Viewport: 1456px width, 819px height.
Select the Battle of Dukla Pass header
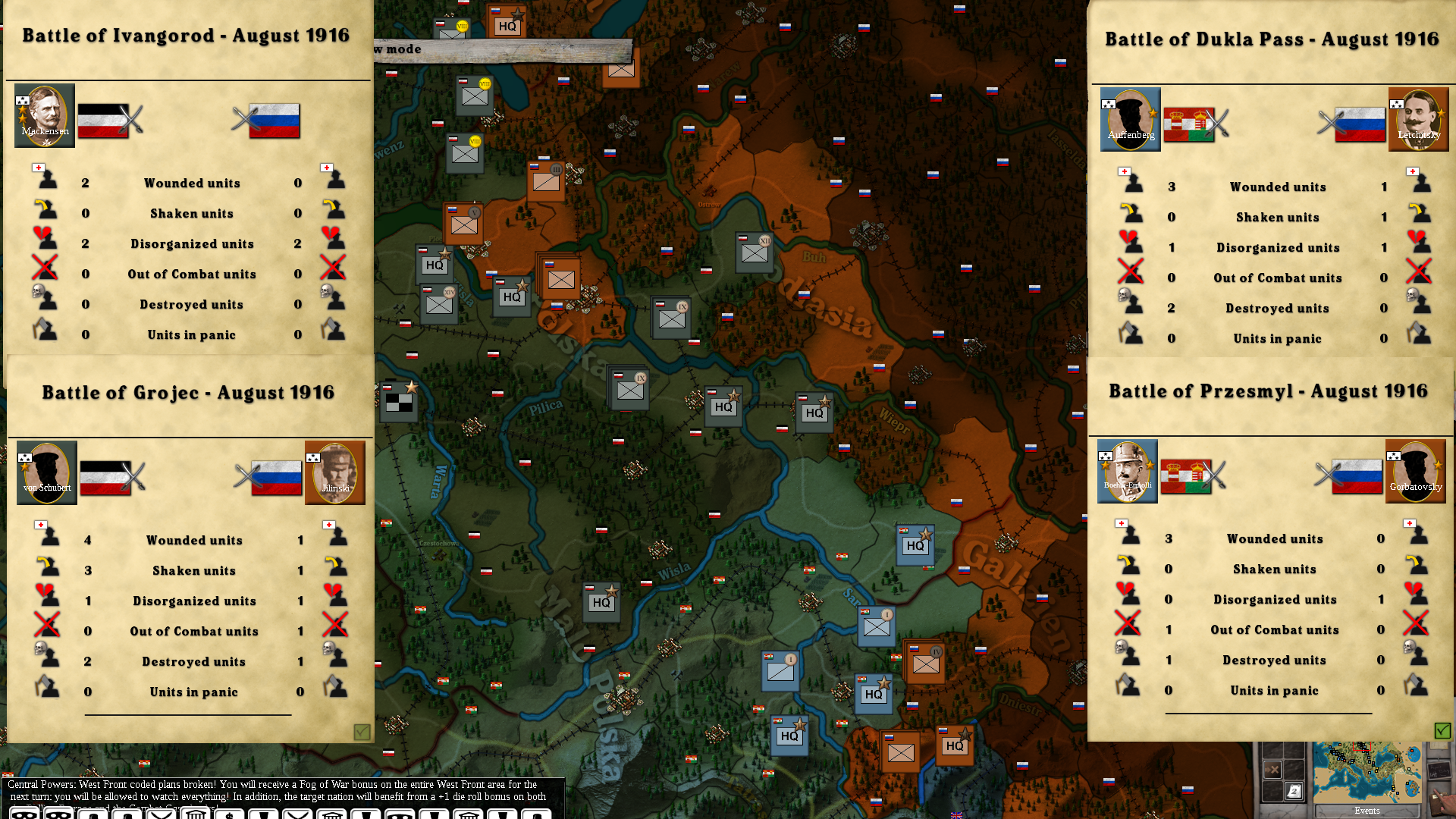[1271, 38]
